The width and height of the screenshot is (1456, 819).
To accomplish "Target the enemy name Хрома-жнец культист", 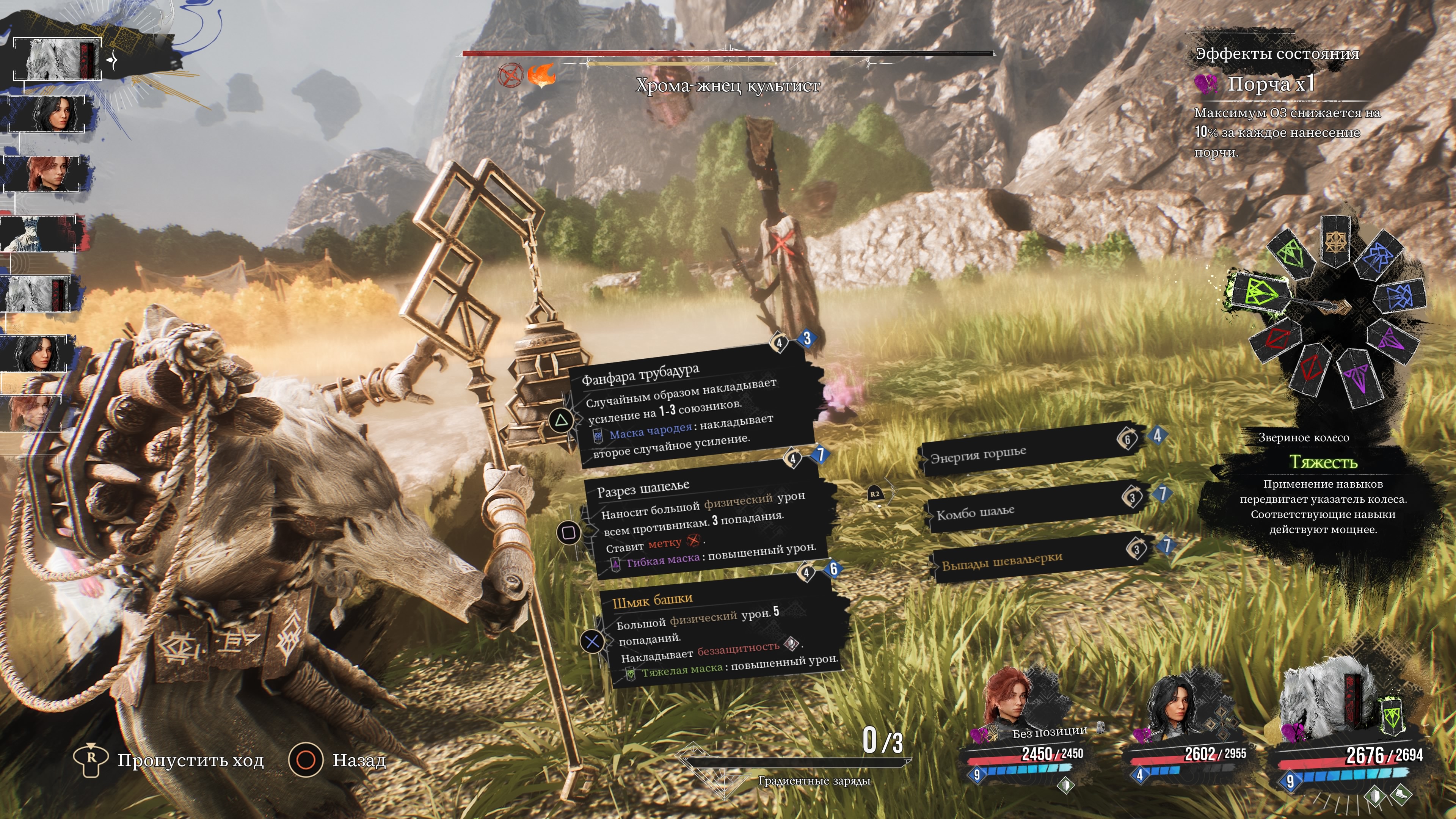I will (728, 86).
